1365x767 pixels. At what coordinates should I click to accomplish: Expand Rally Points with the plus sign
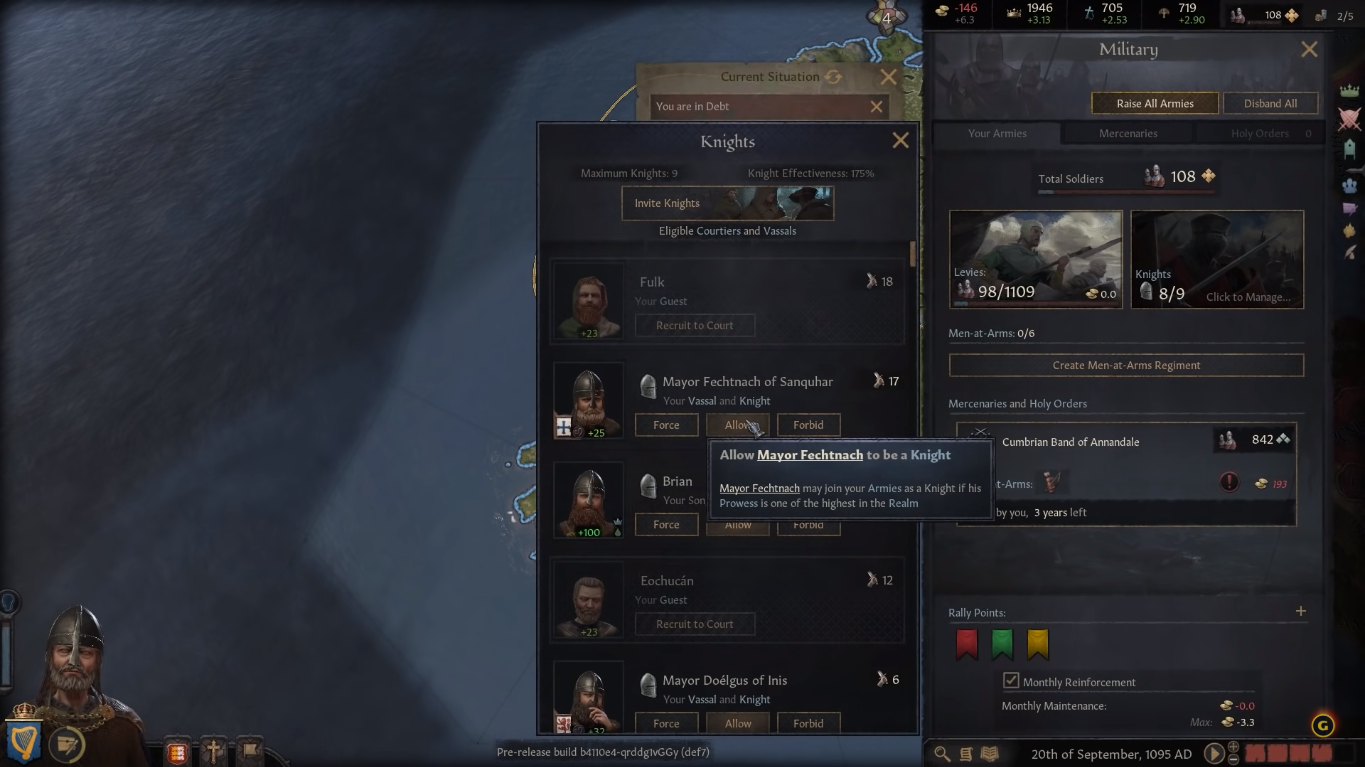pos(1301,610)
